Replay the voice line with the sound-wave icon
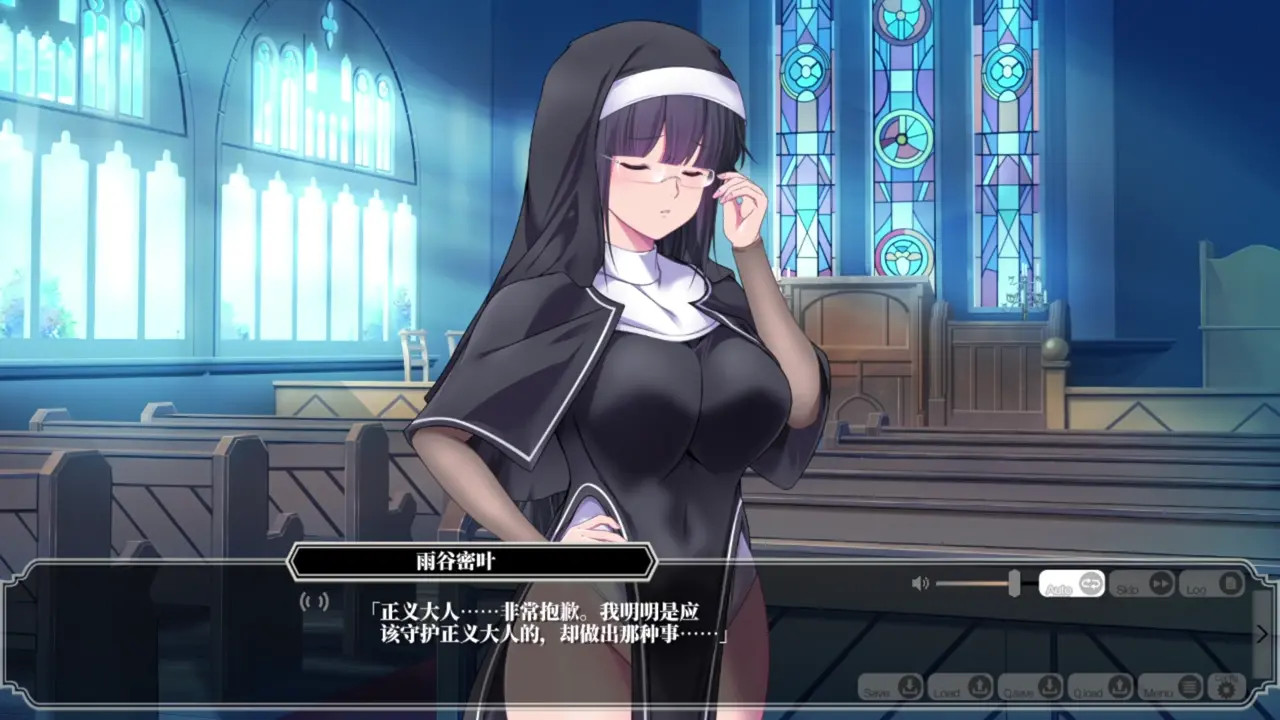 pyautogui.click(x=315, y=602)
